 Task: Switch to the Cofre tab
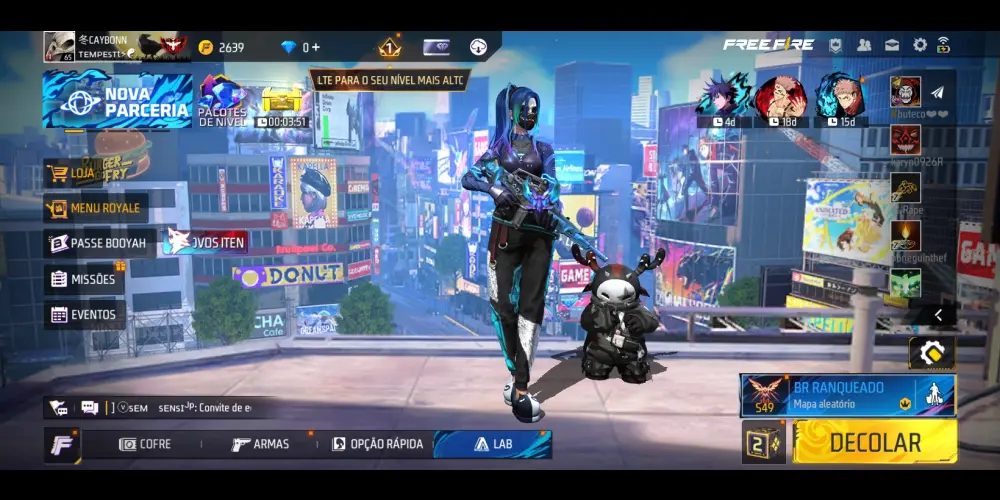pyautogui.click(x=145, y=444)
